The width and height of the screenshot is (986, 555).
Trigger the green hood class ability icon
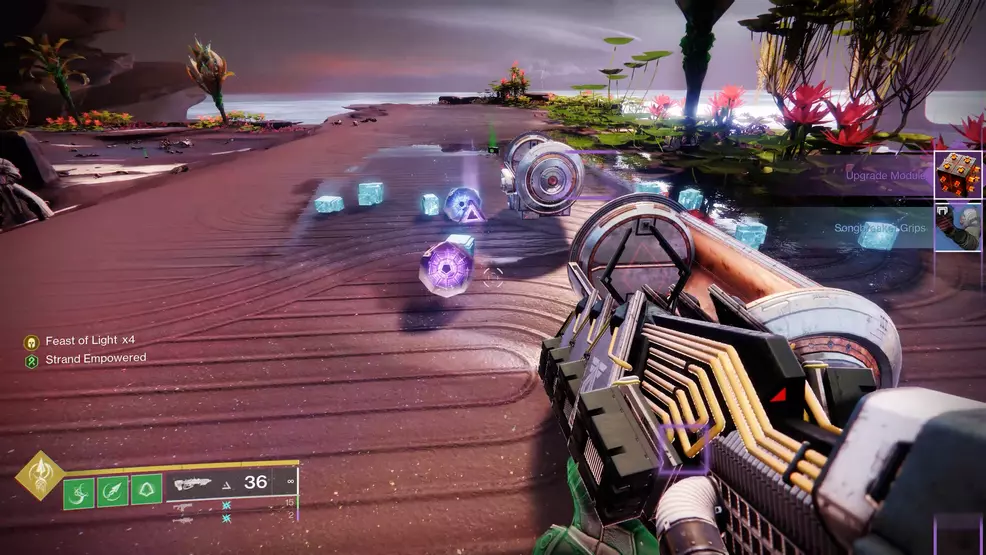click(x=146, y=491)
